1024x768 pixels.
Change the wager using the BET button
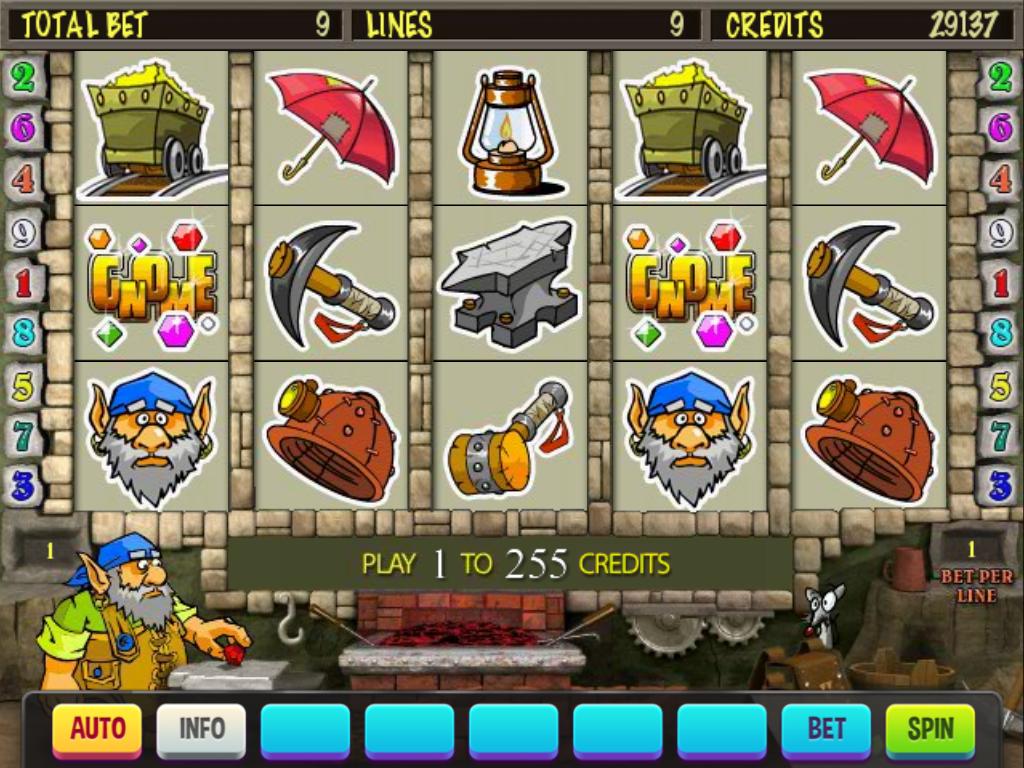pos(826,730)
